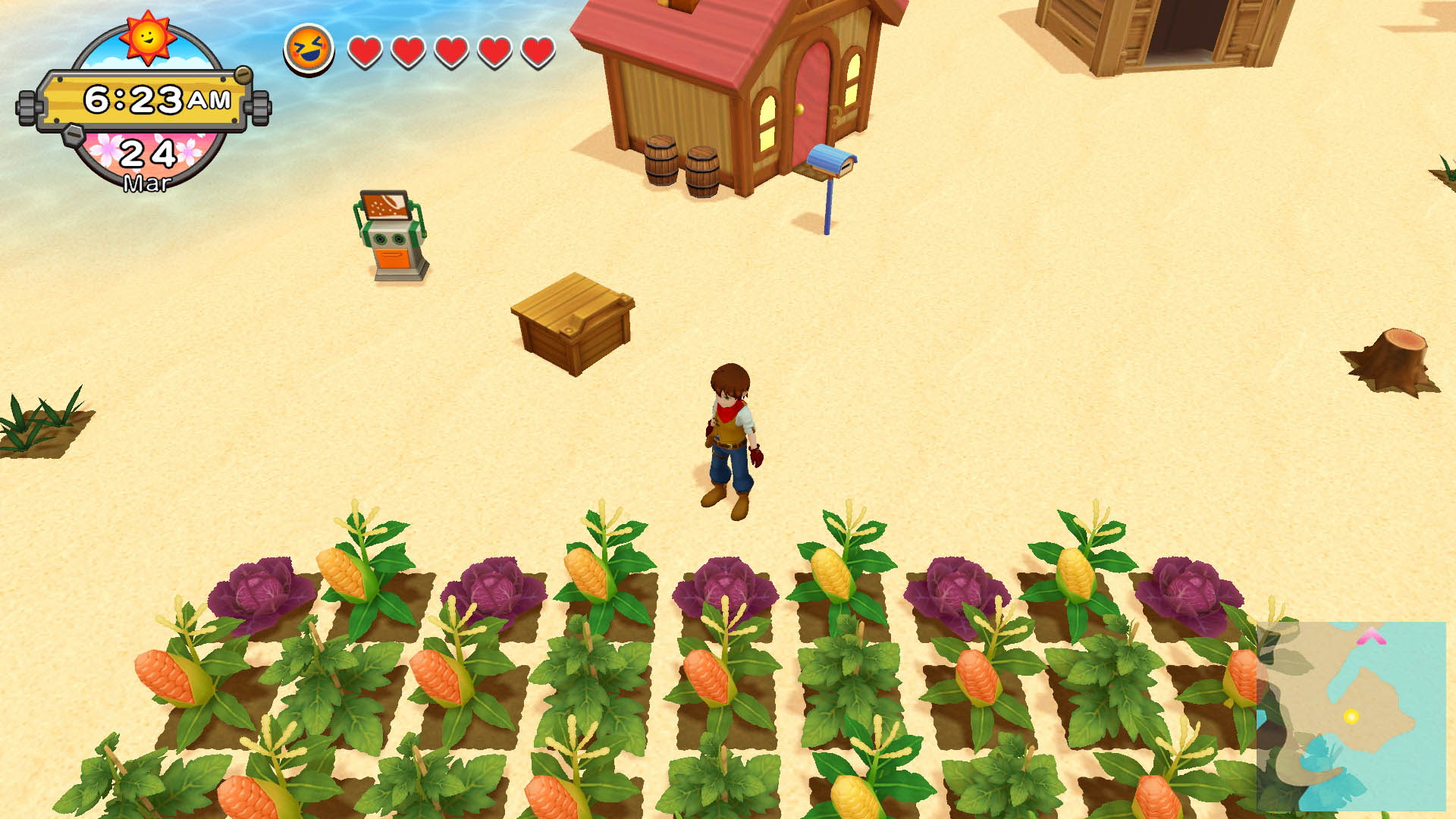The height and width of the screenshot is (819, 1456).
Task: Click the sunny weather icon
Action: click(x=147, y=36)
